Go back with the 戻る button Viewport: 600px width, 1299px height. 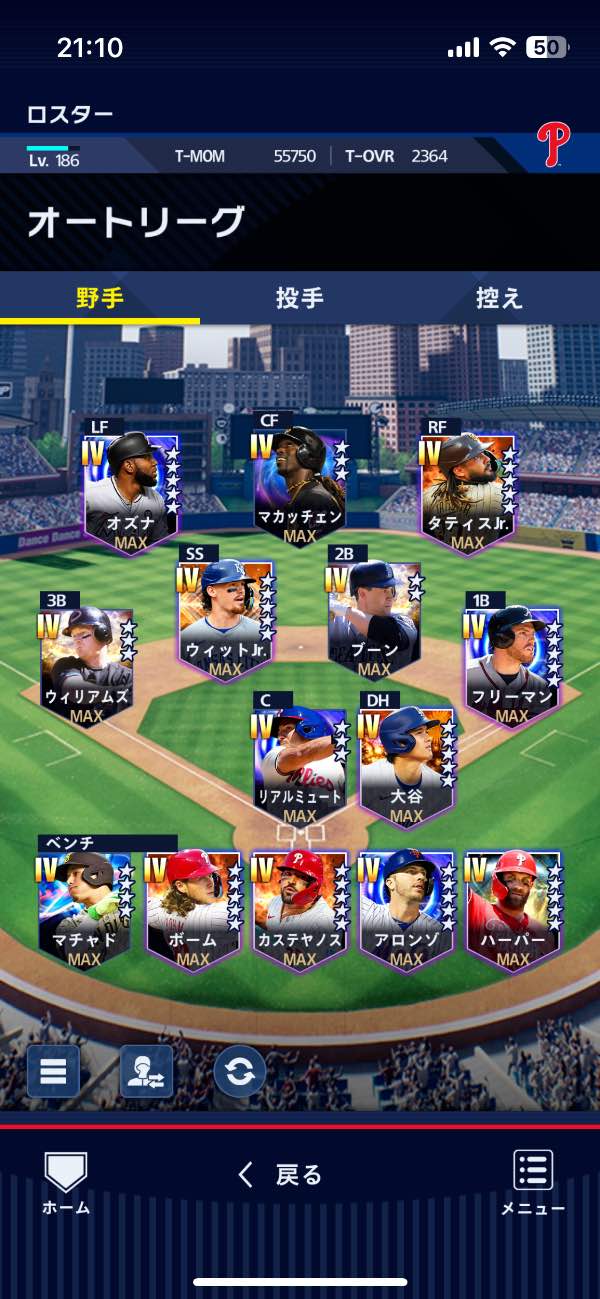coord(281,1174)
